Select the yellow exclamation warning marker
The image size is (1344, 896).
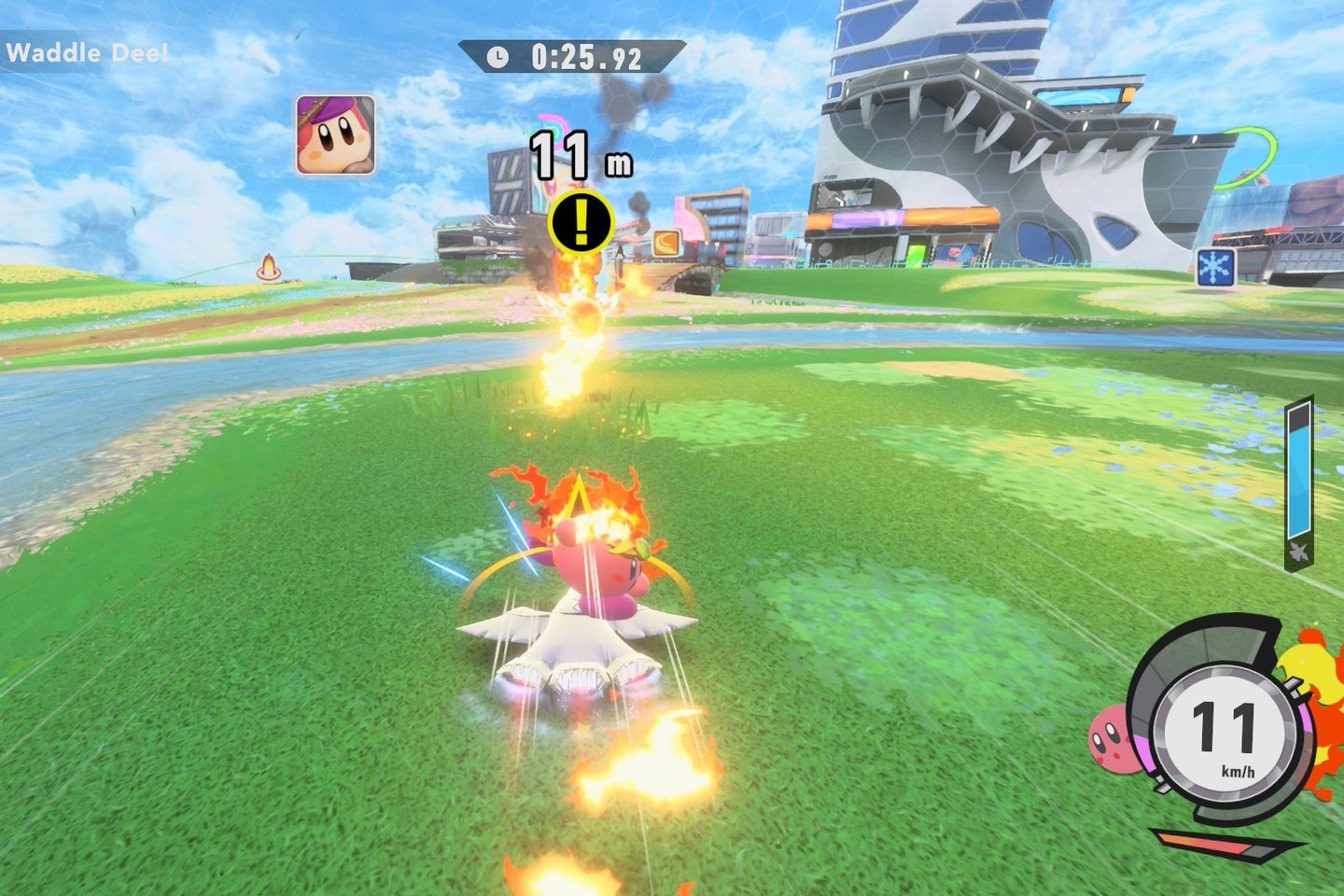pos(581,222)
